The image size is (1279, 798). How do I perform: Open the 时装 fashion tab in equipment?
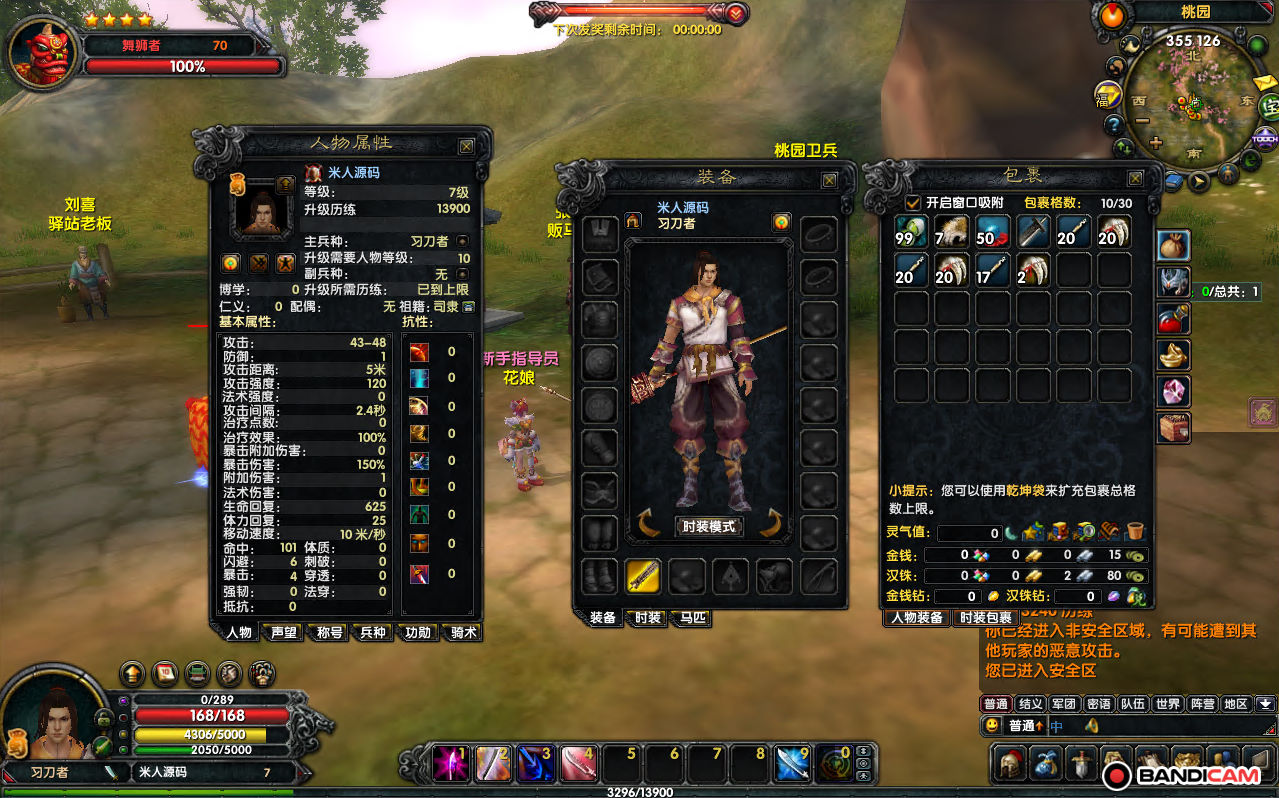click(647, 618)
